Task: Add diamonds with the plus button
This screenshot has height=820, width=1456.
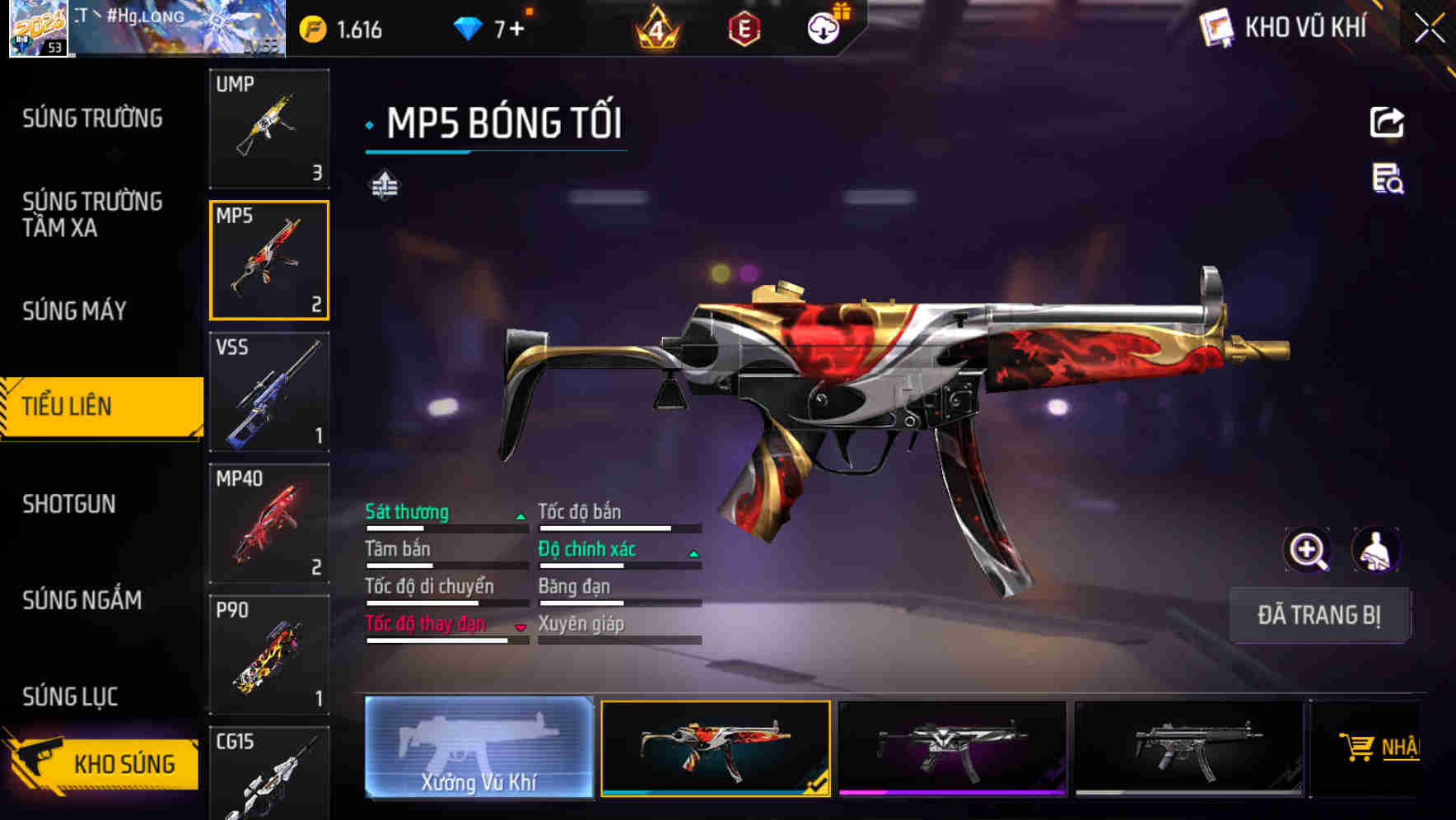Action: click(x=516, y=30)
